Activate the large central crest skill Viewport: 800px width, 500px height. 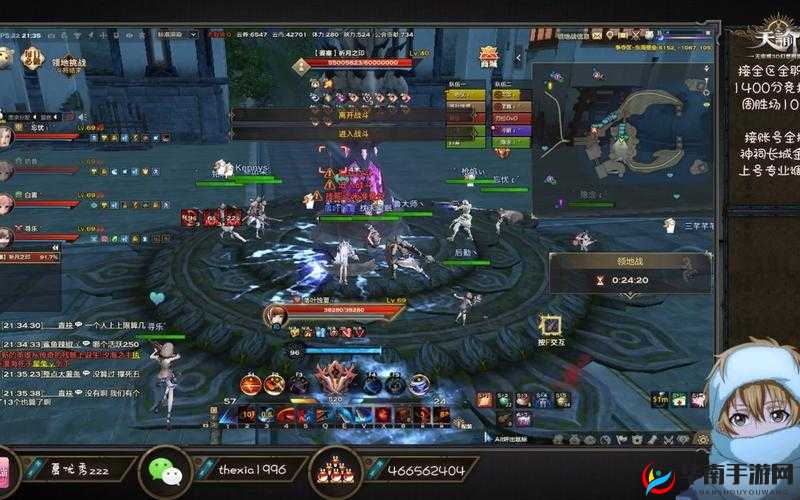click(335, 380)
